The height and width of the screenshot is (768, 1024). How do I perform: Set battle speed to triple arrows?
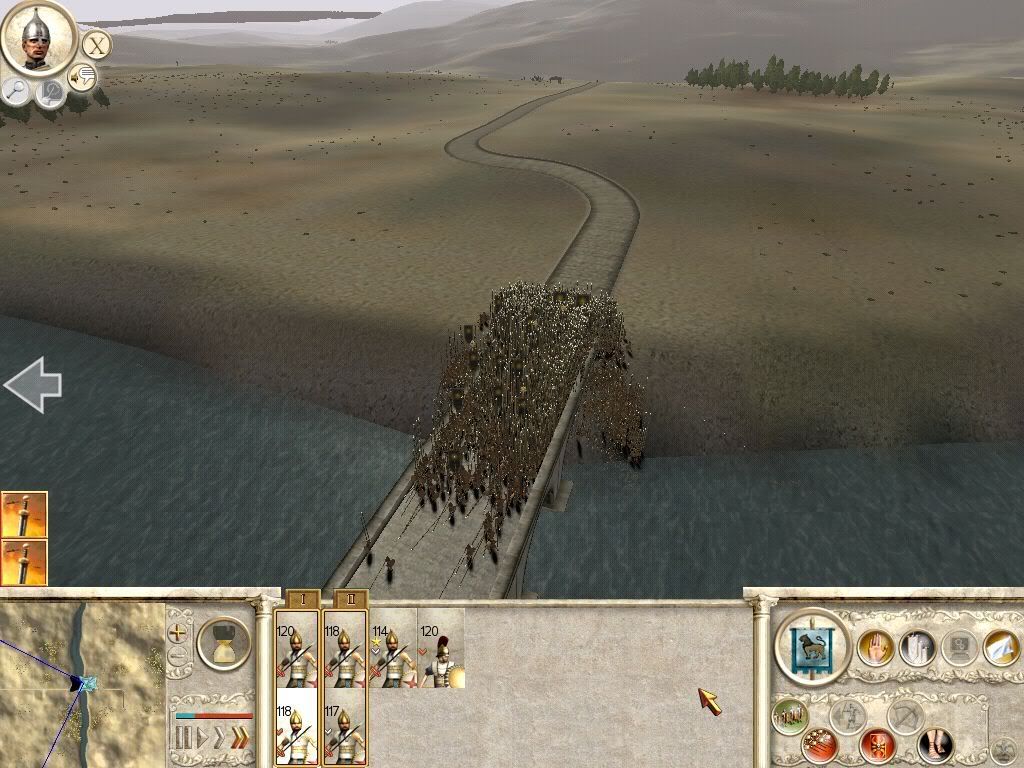[239, 739]
